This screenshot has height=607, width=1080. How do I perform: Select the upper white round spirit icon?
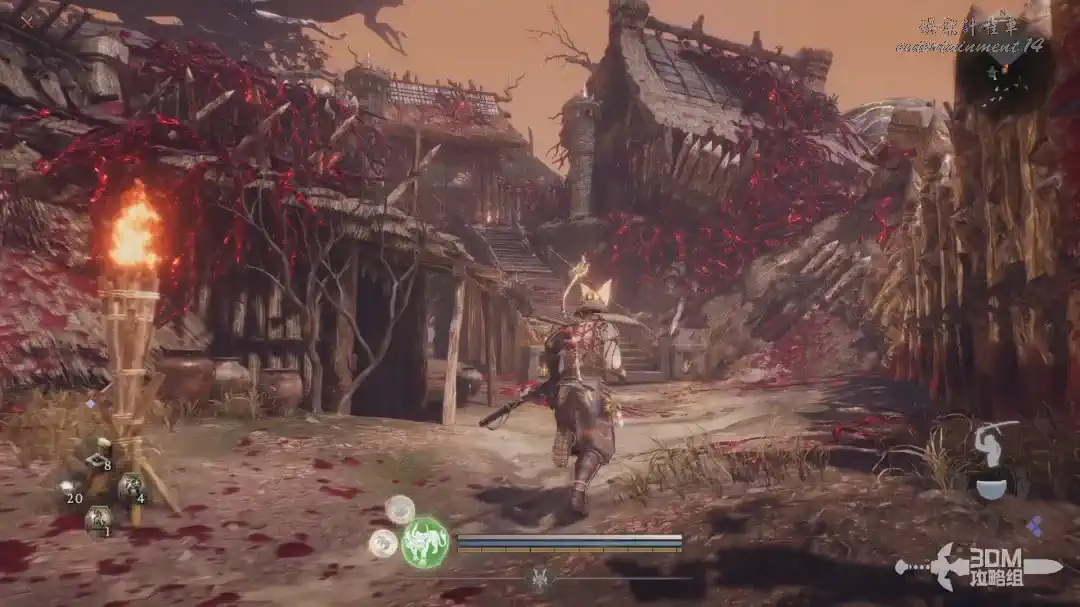(x=400, y=509)
